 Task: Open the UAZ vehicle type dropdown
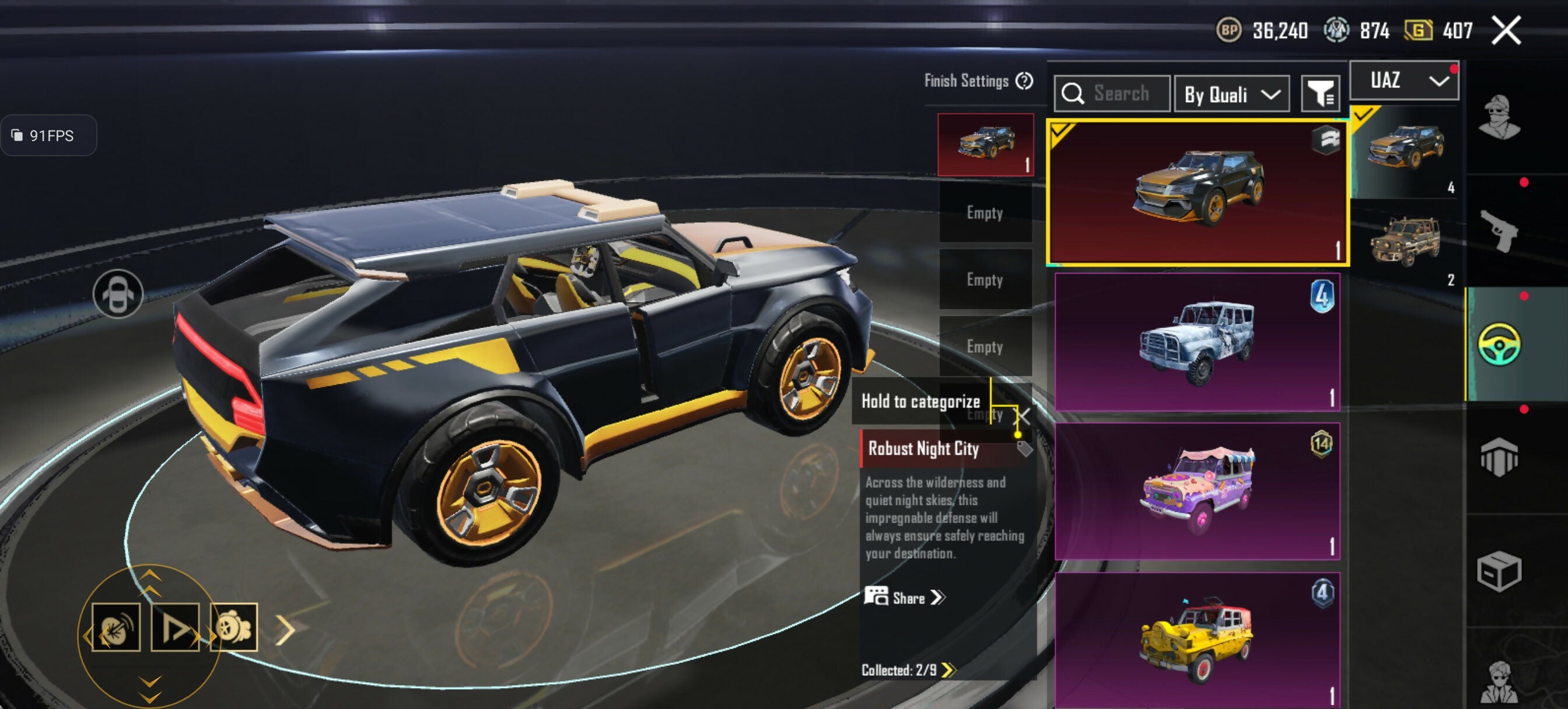tap(1403, 80)
